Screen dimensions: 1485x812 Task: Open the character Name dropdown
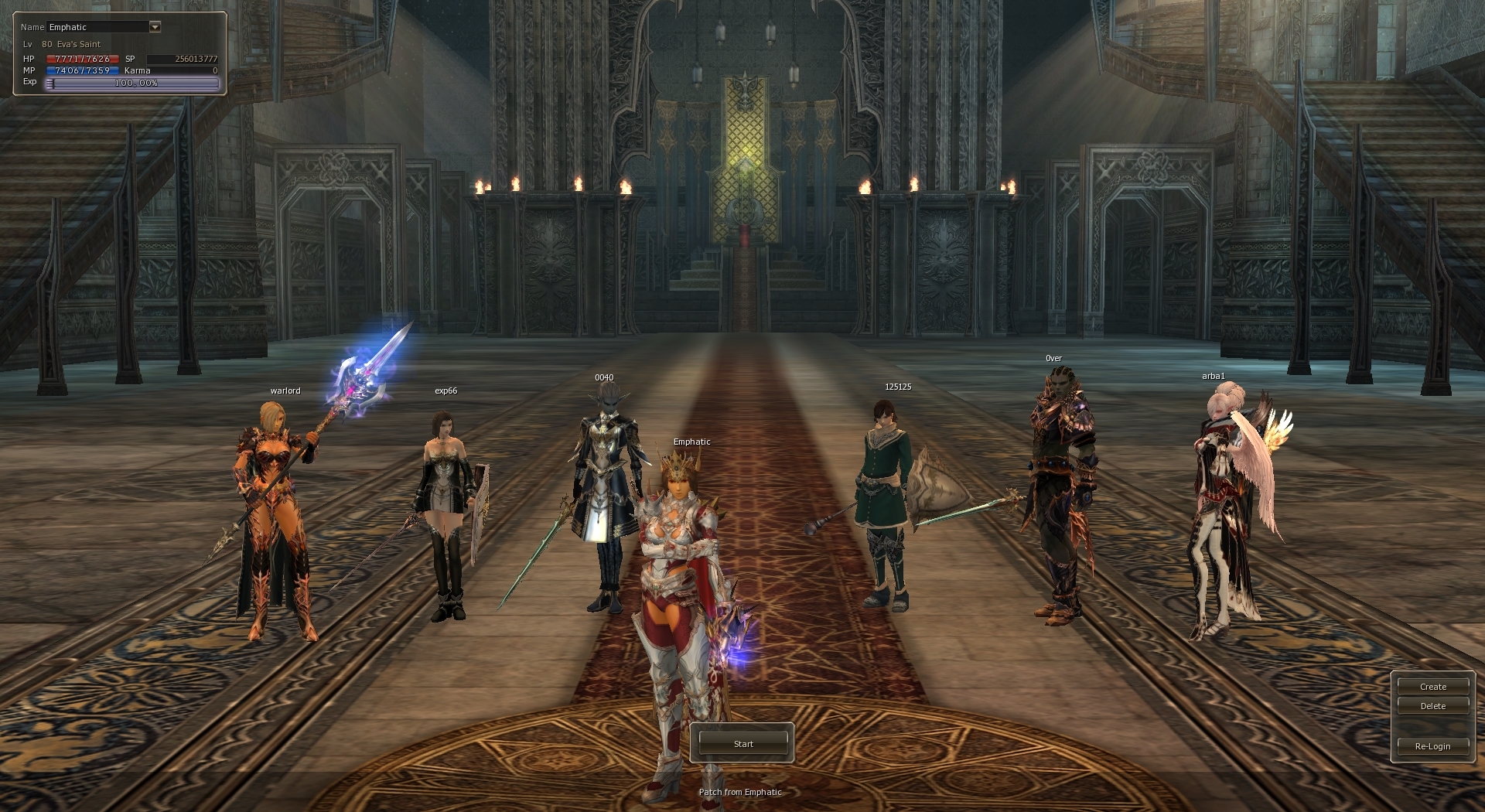(x=155, y=27)
